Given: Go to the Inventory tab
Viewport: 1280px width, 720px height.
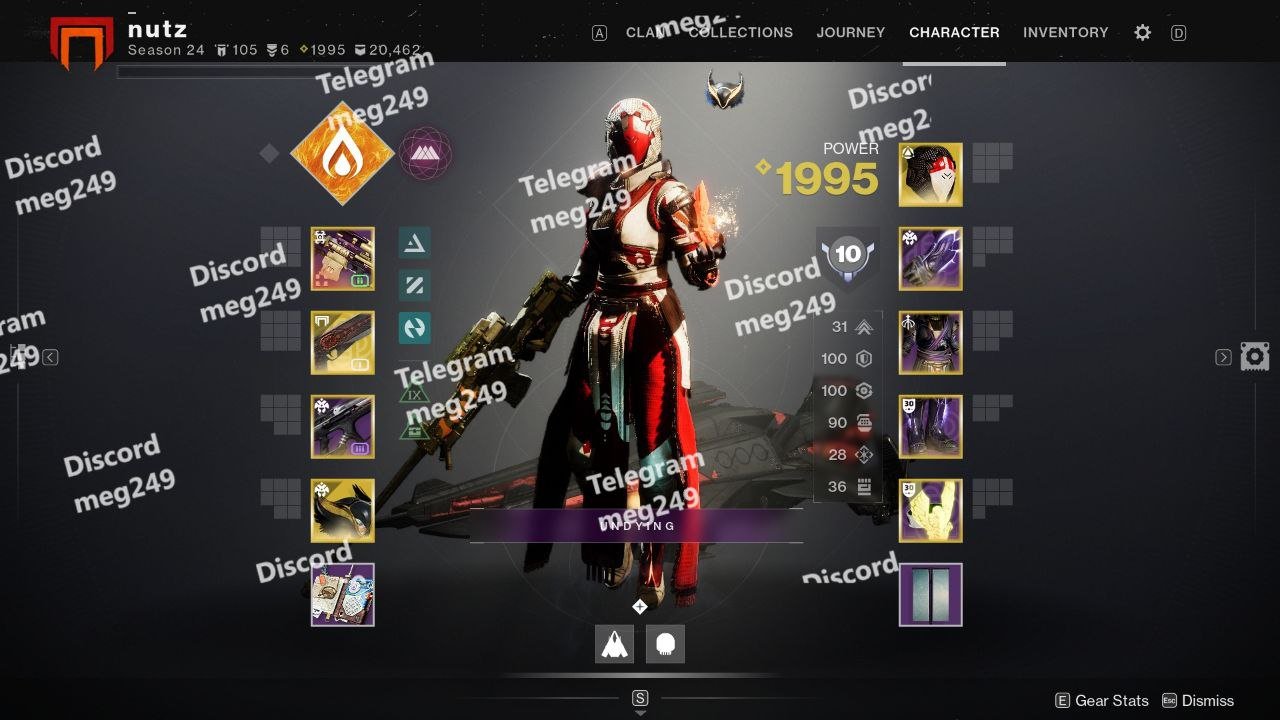Looking at the screenshot, I should [x=1065, y=32].
